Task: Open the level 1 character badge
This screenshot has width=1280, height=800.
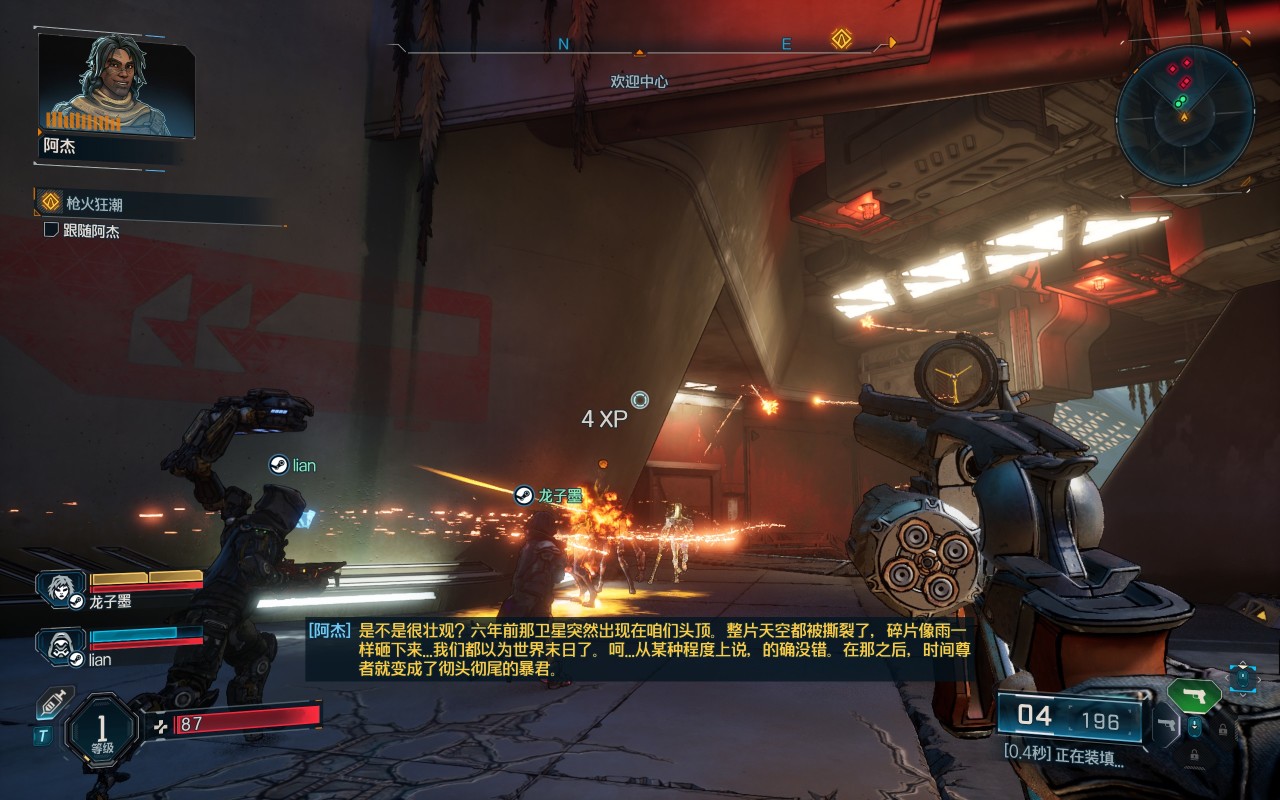Action: click(x=101, y=730)
